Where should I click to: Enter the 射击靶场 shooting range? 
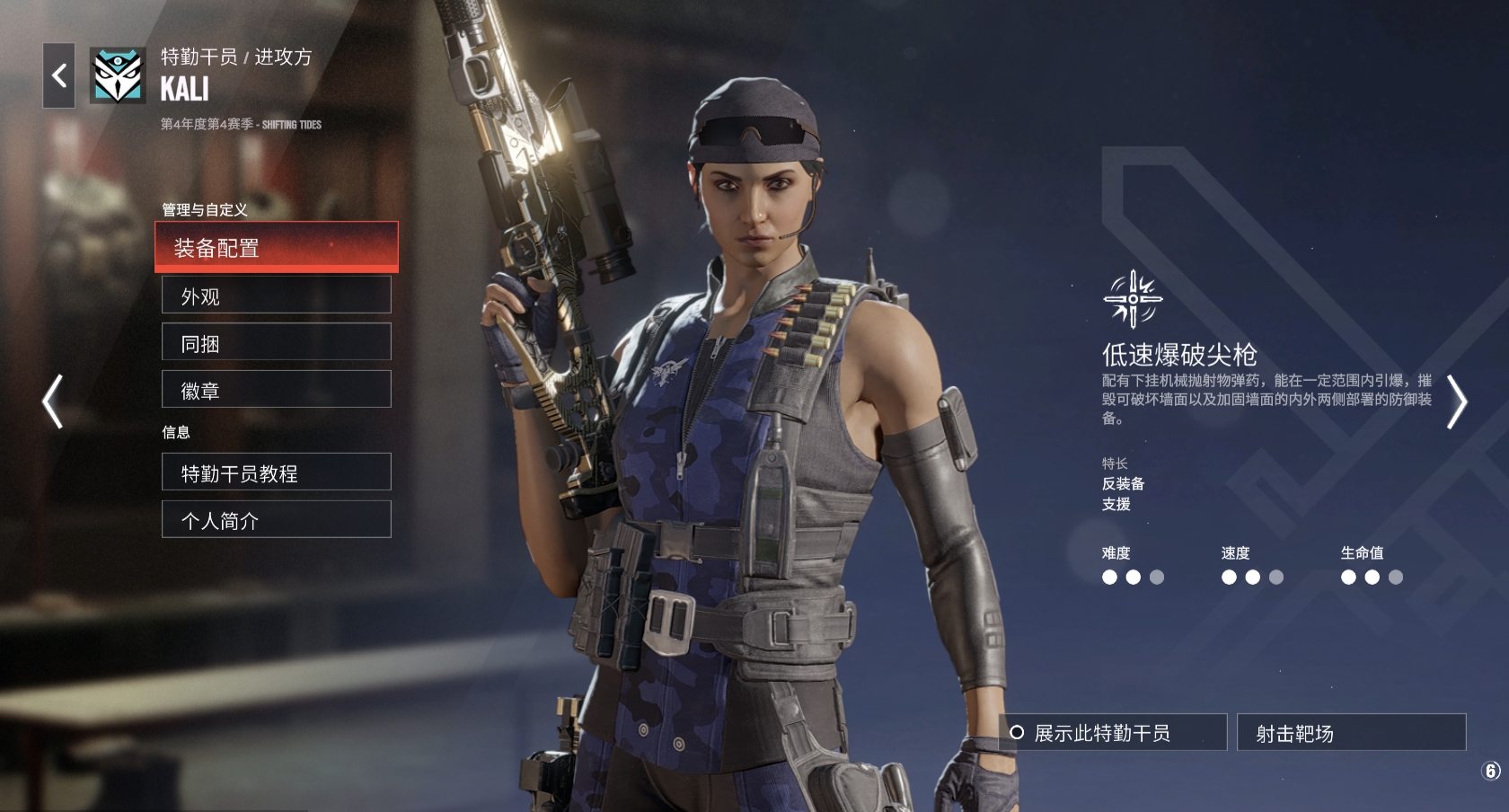(1350, 733)
